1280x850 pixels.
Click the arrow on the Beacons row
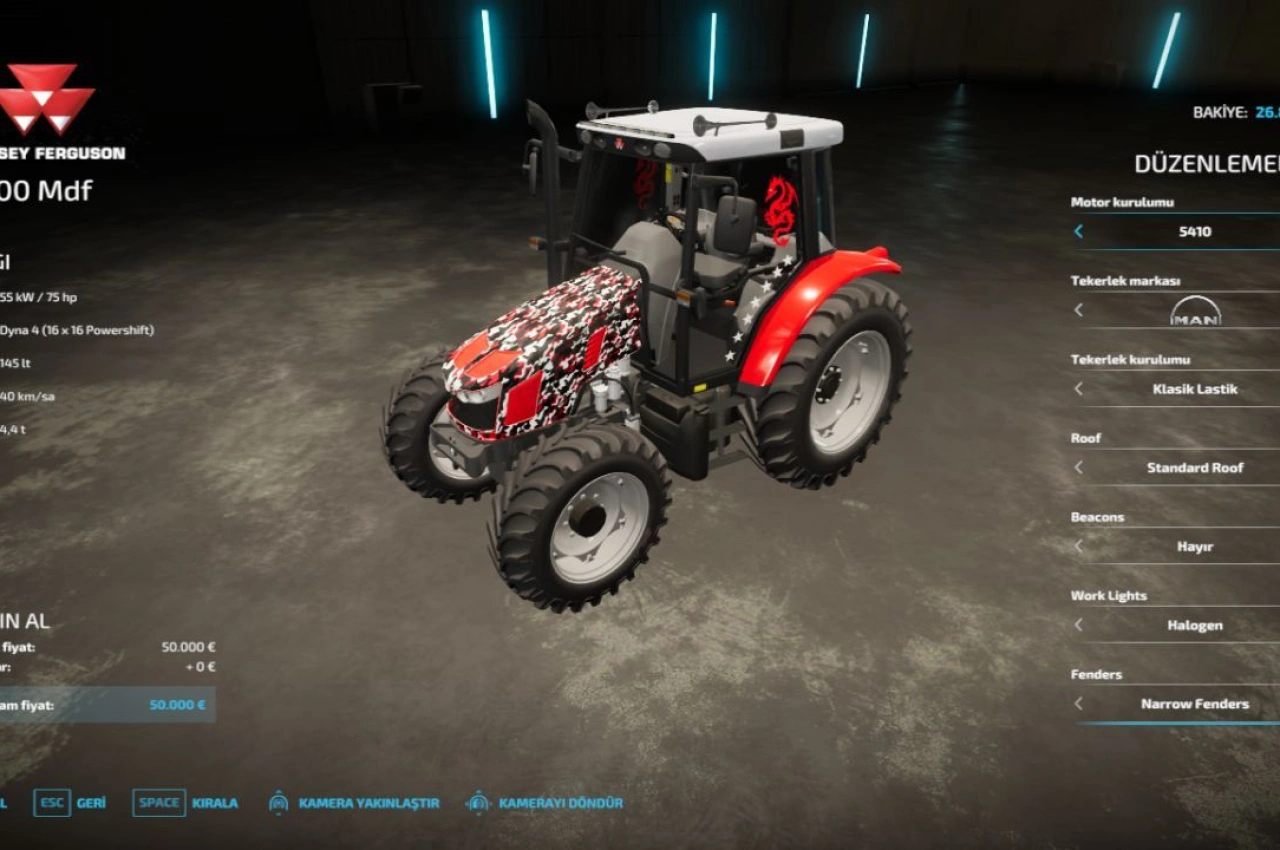click(x=1078, y=546)
